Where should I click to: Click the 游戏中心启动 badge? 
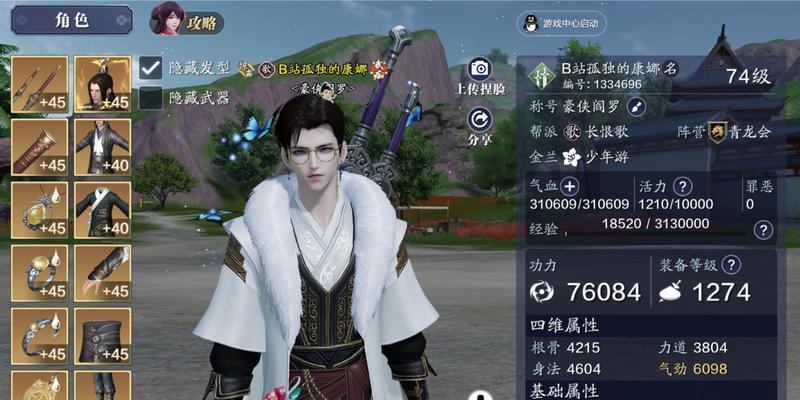[x=564, y=22]
